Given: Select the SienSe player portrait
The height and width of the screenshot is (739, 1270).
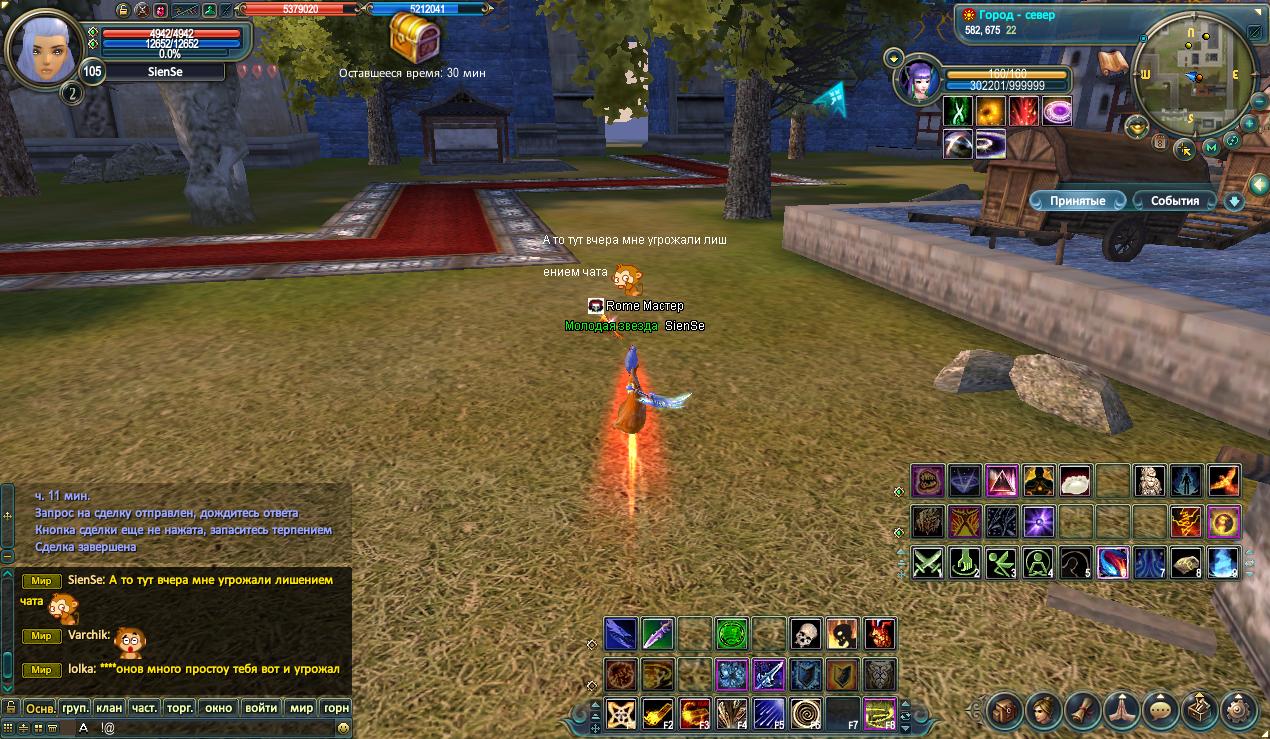Looking at the screenshot, I should (x=43, y=46).
